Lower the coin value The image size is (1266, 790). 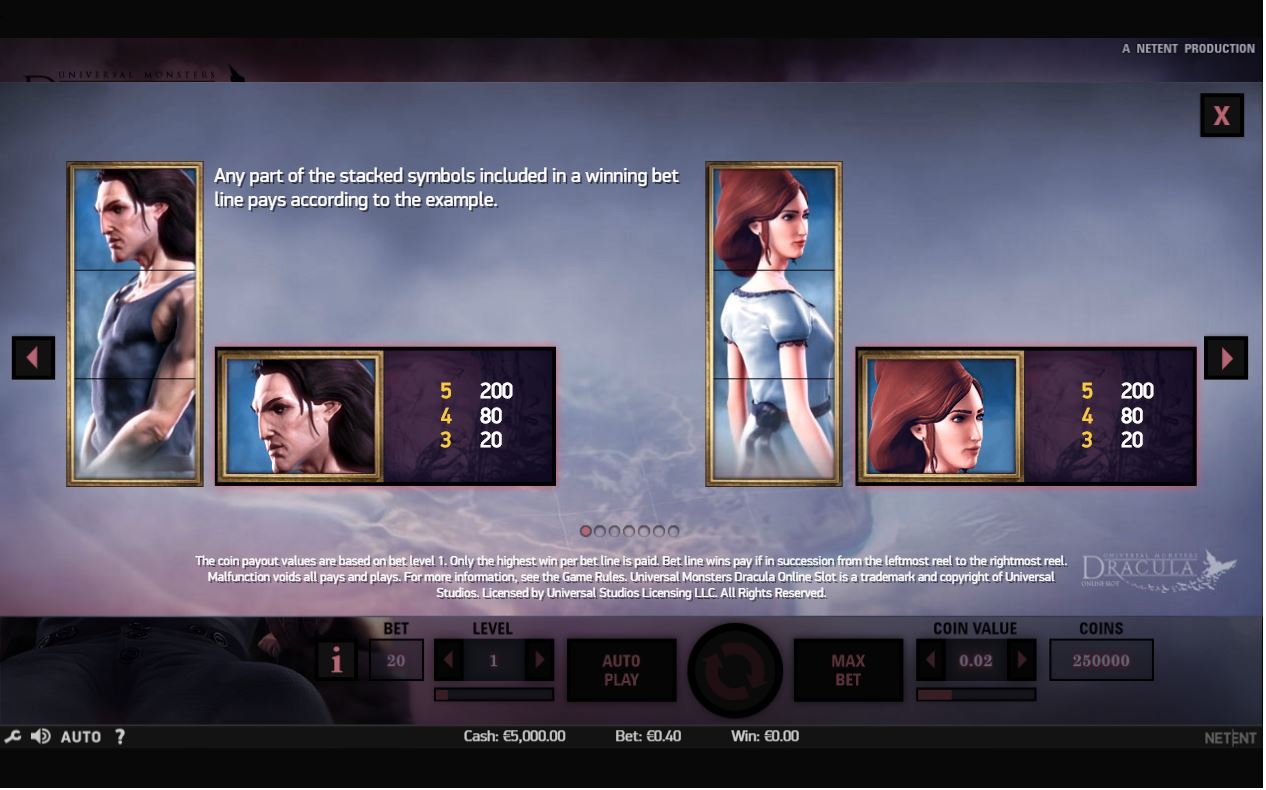coord(931,660)
